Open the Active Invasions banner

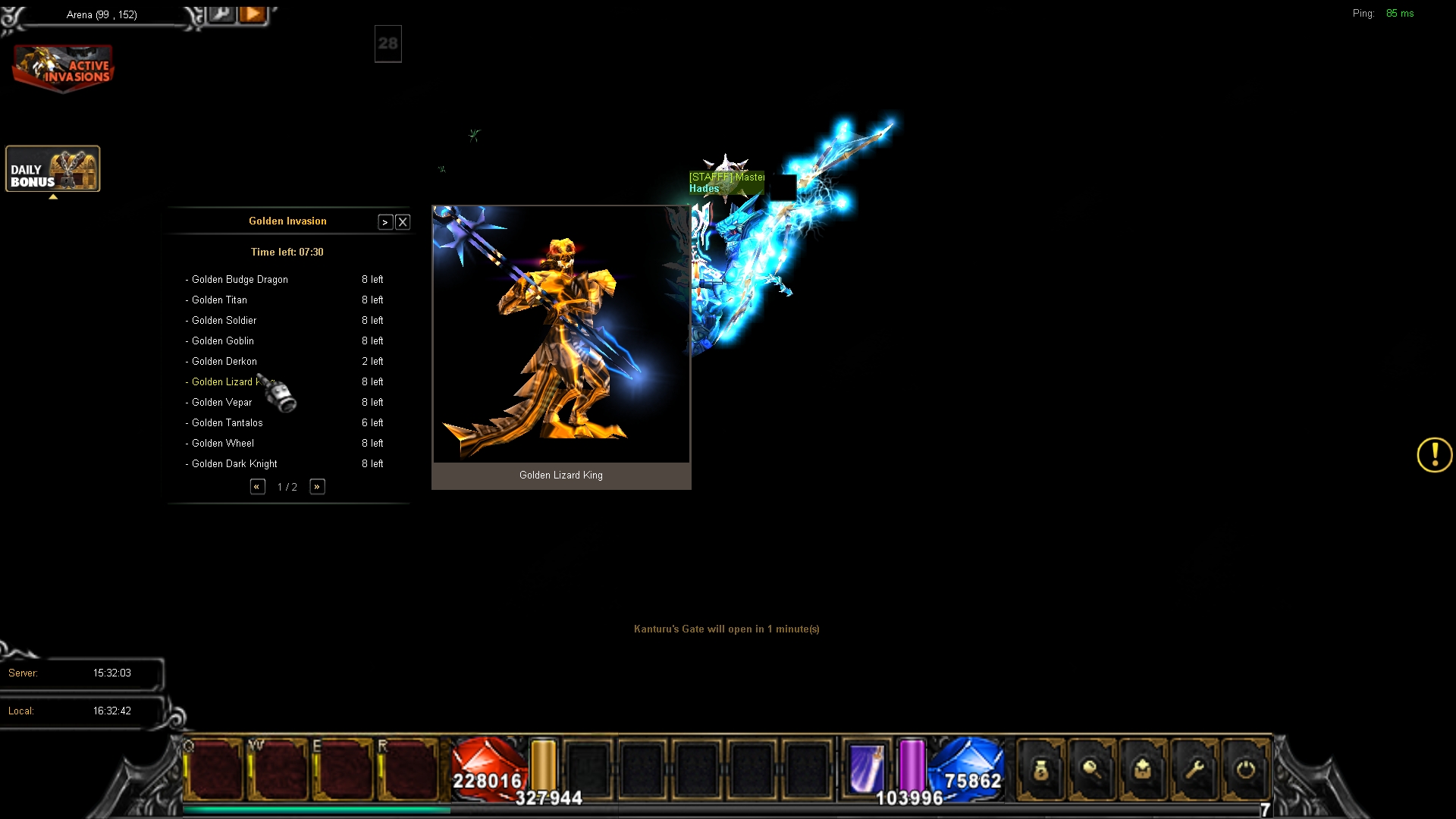tap(64, 68)
